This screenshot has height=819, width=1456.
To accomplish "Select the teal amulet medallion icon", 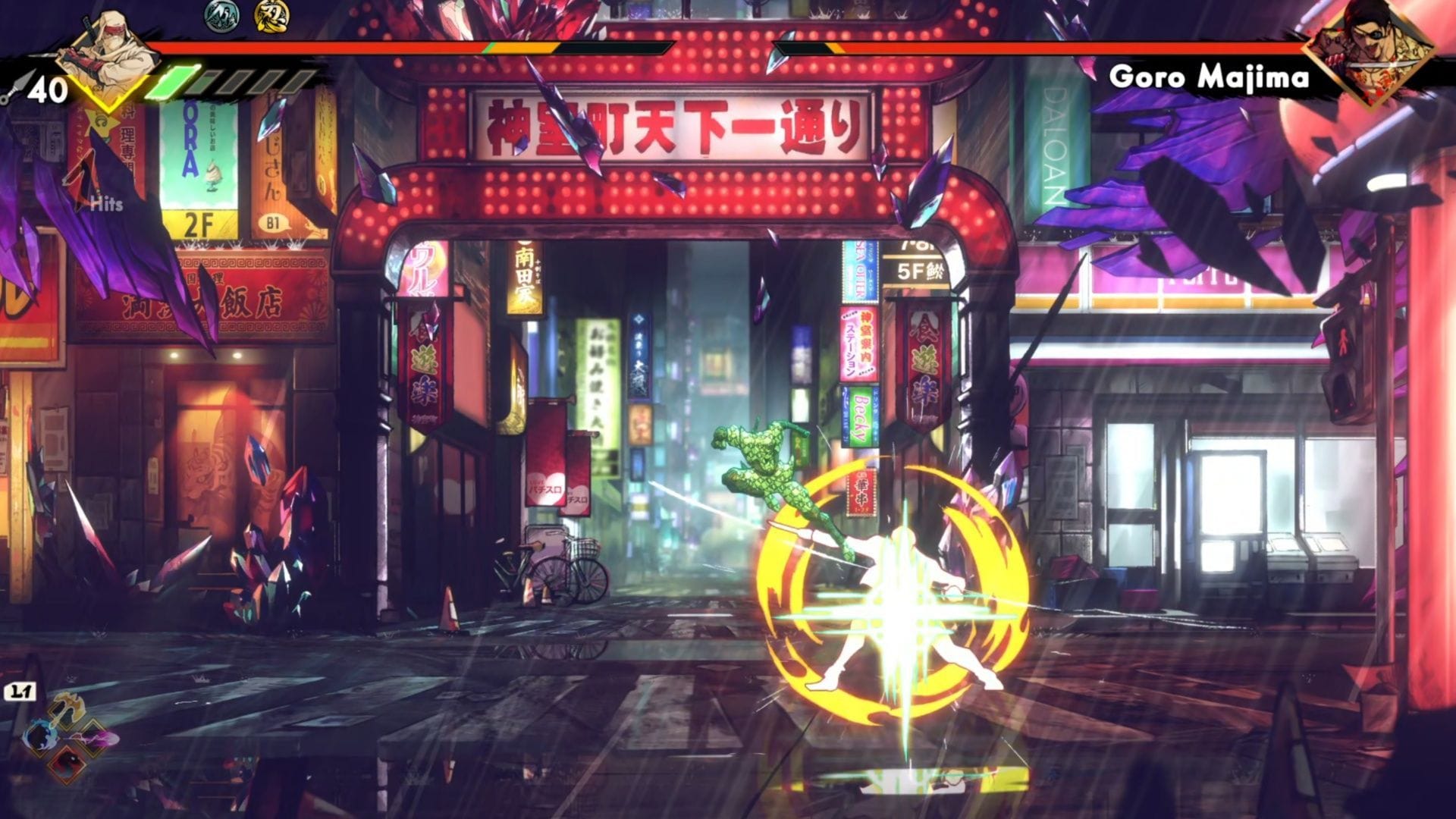I will (x=221, y=15).
